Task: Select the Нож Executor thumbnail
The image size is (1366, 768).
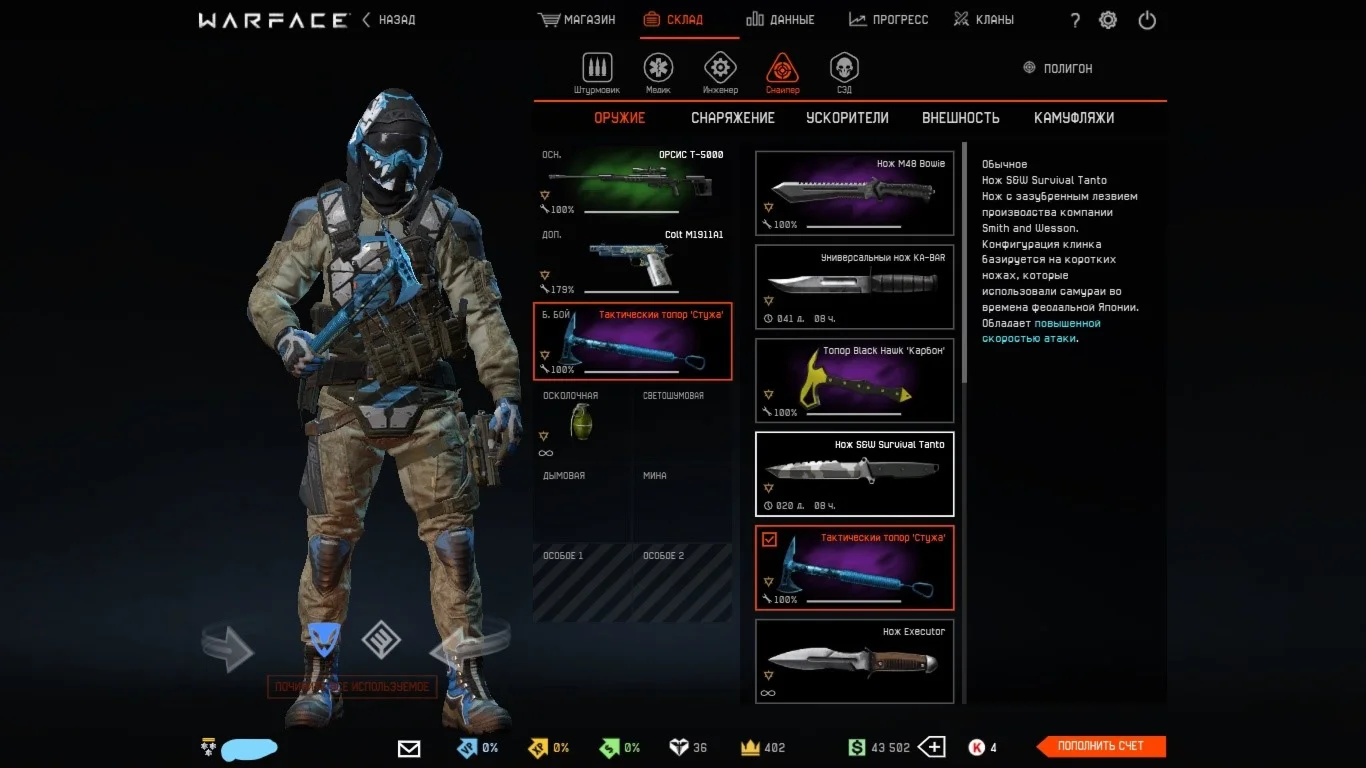Action: (x=854, y=660)
